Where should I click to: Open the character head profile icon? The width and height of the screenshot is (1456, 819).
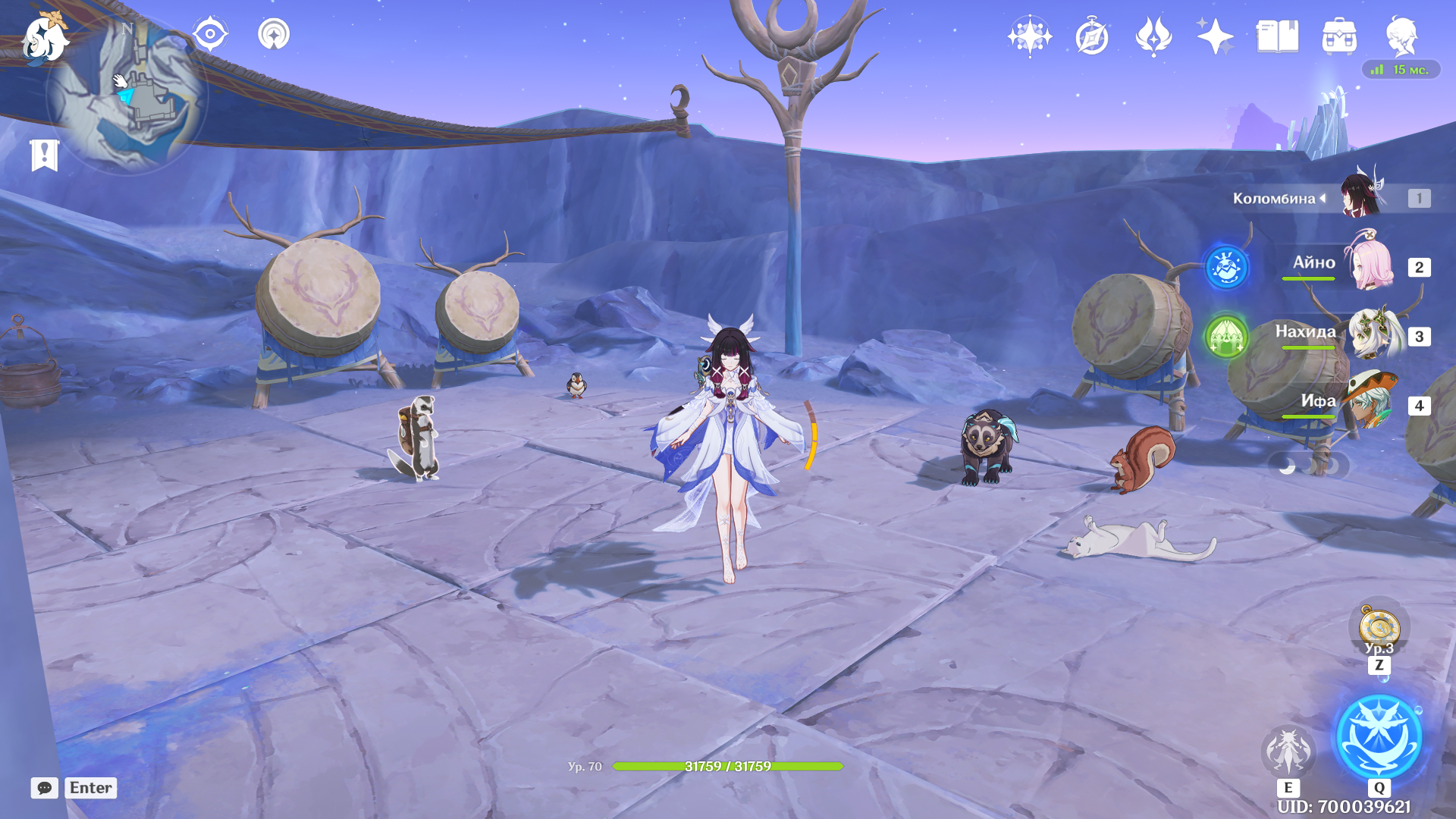tap(1401, 36)
